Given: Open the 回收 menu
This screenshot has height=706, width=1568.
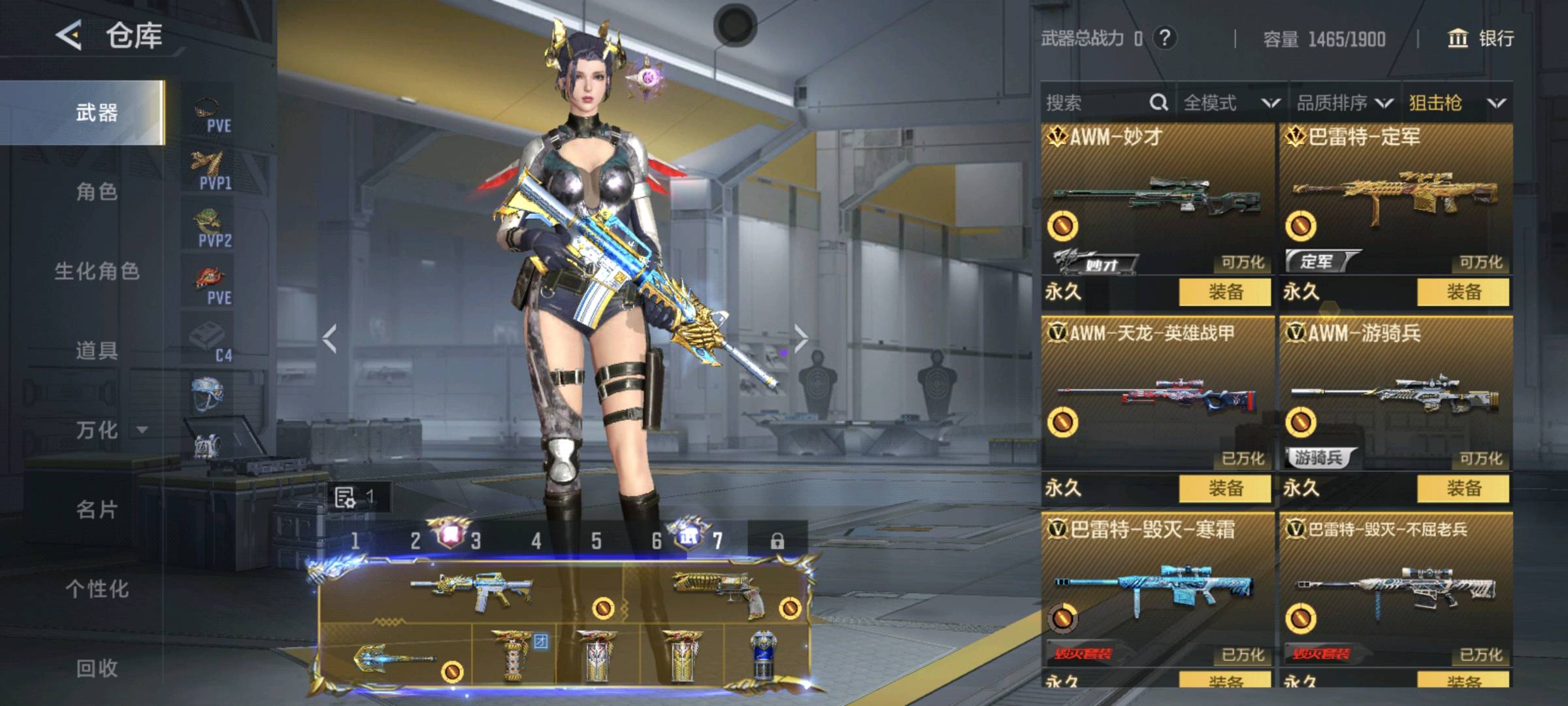Looking at the screenshot, I should [x=97, y=667].
